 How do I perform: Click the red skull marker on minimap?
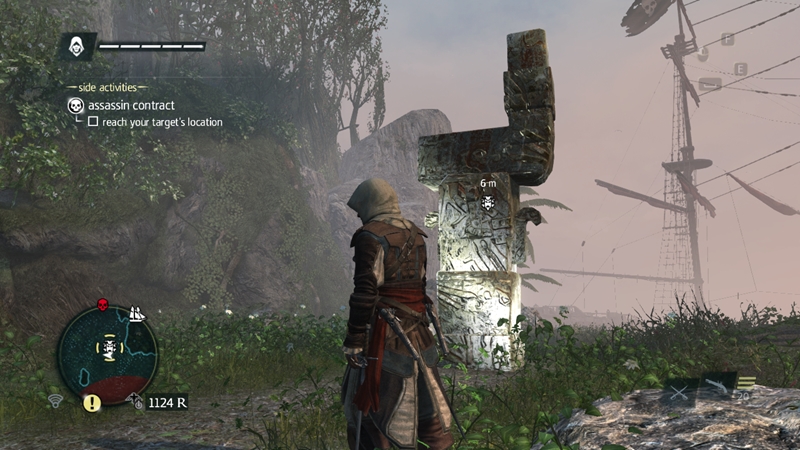(x=102, y=304)
